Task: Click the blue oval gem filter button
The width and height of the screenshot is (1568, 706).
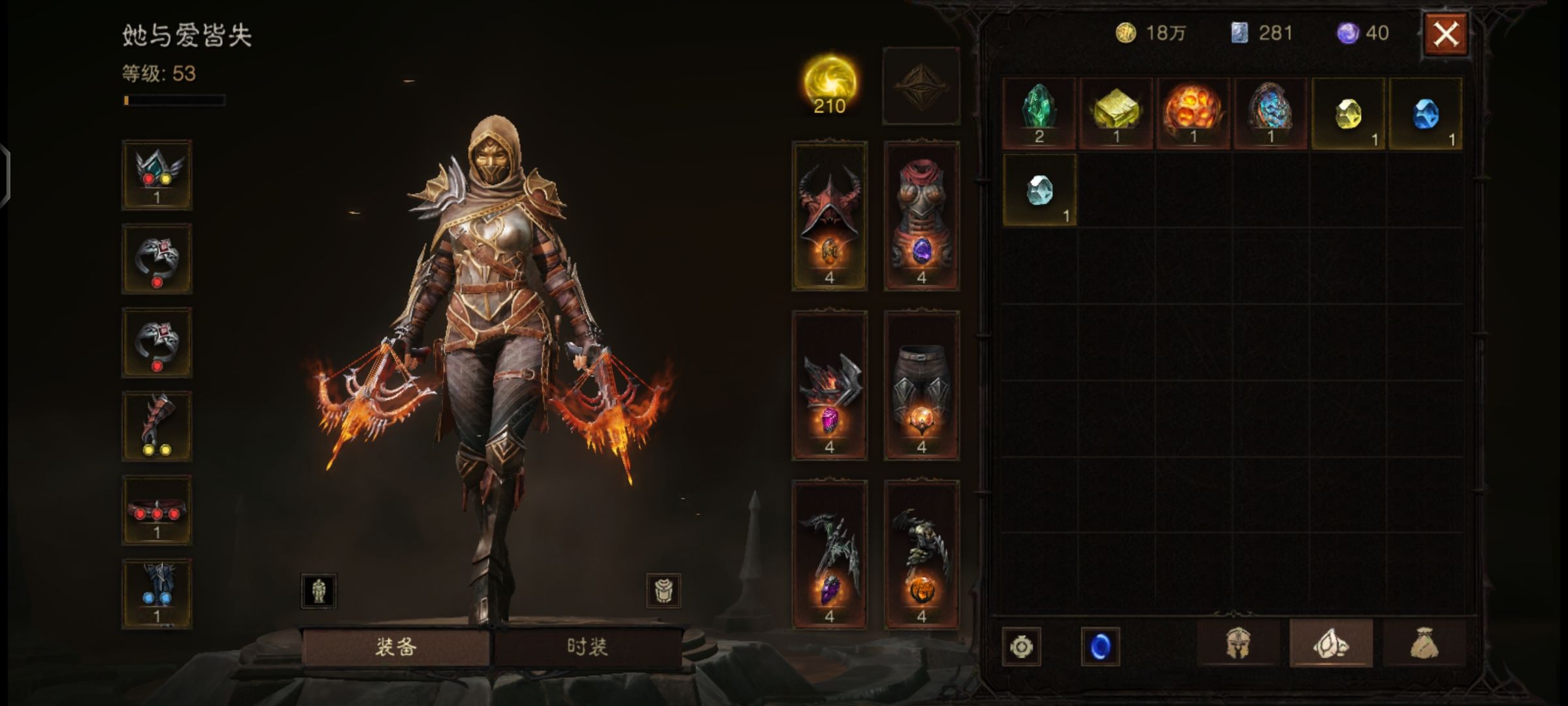Action: (x=1100, y=647)
